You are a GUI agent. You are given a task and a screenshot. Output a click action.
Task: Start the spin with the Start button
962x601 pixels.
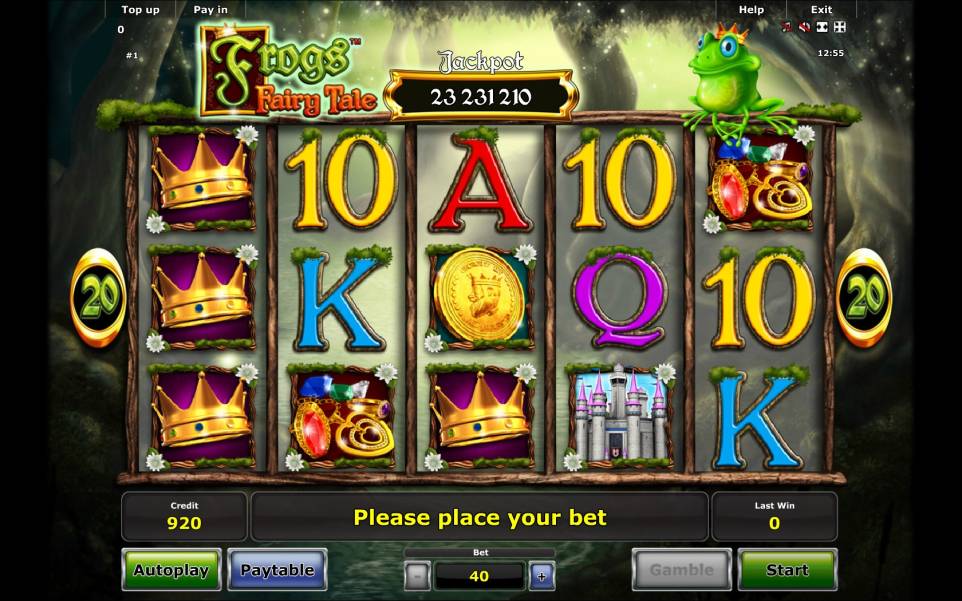click(787, 570)
